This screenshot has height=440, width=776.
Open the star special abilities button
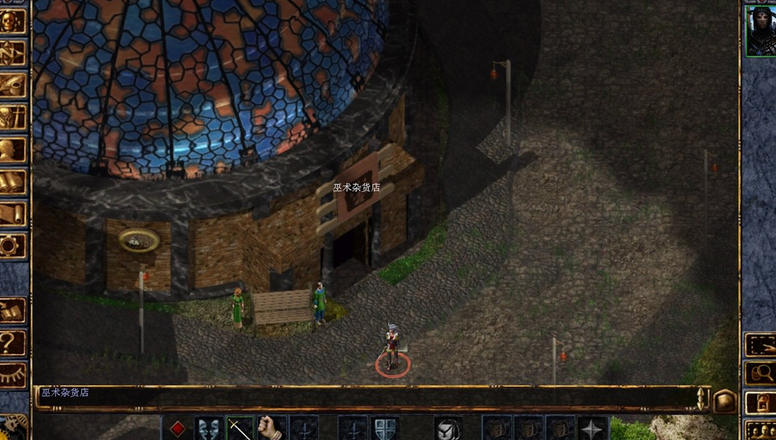pyautogui.click(x=593, y=428)
